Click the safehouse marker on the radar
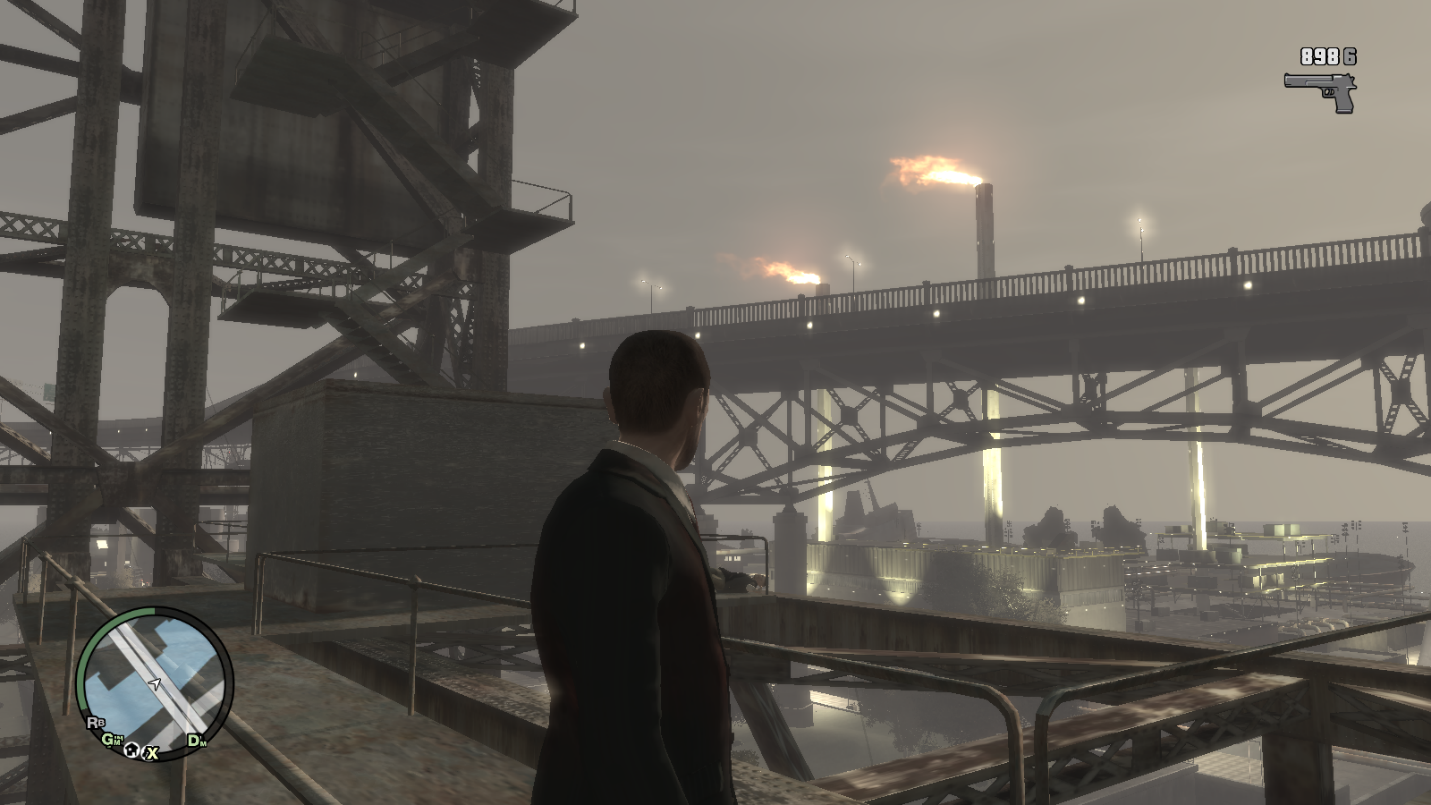This screenshot has width=1431, height=805. [x=131, y=750]
